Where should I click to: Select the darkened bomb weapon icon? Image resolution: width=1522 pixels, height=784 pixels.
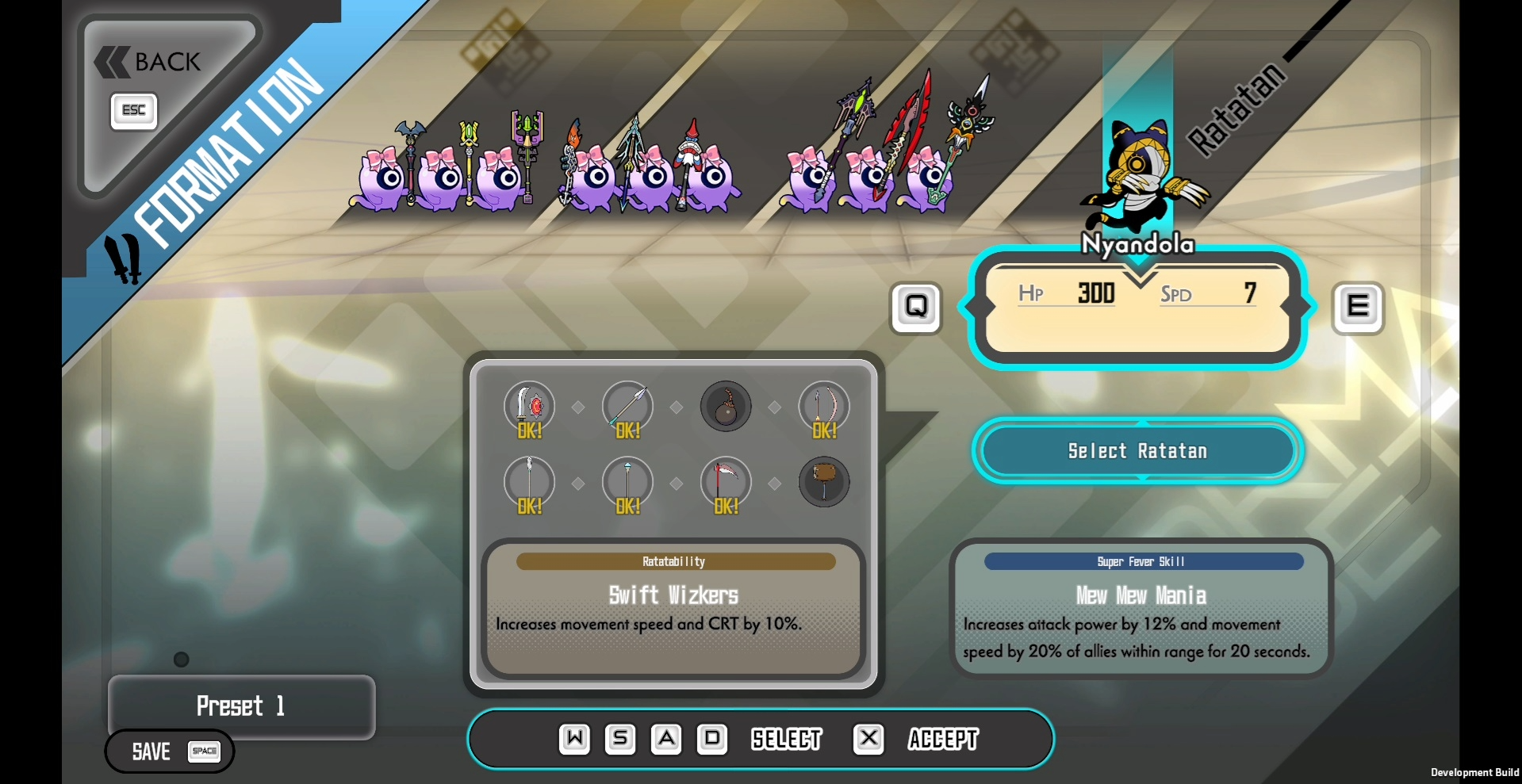(726, 407)
